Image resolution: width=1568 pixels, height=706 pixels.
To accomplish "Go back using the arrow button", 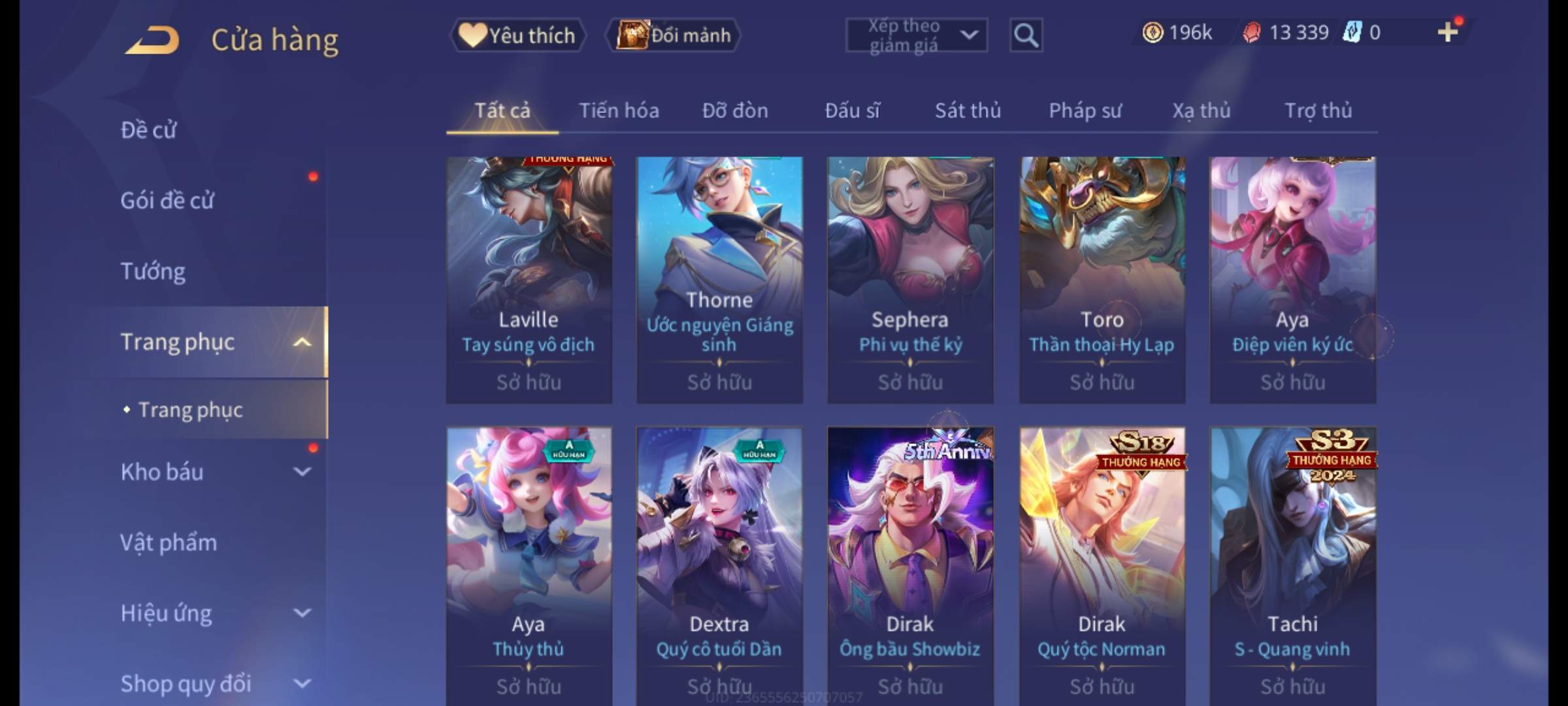I will tap(153, 39).
